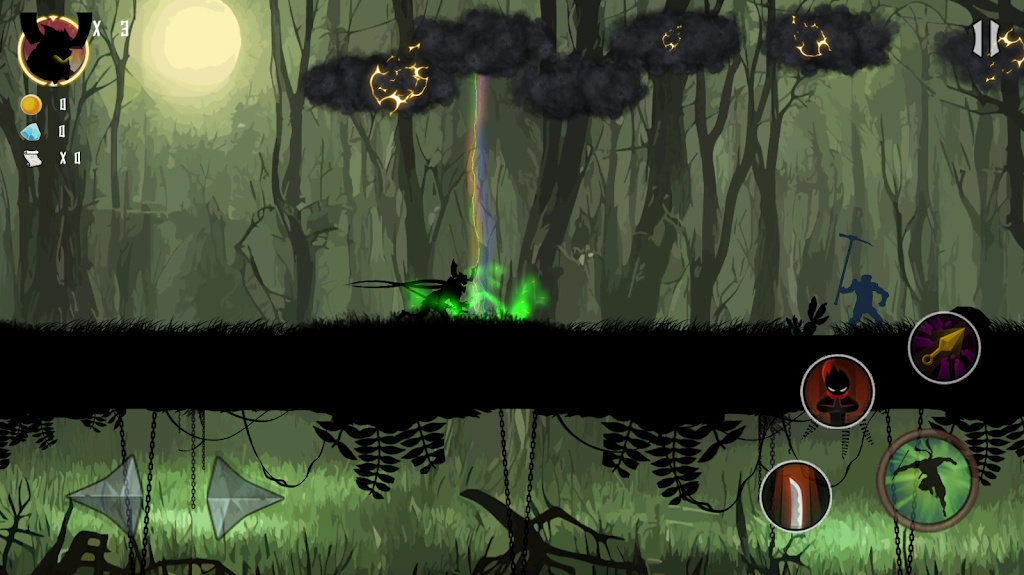Throw a kunai with the purple button
Screen dimensions: 1024x575
(943, 347)
